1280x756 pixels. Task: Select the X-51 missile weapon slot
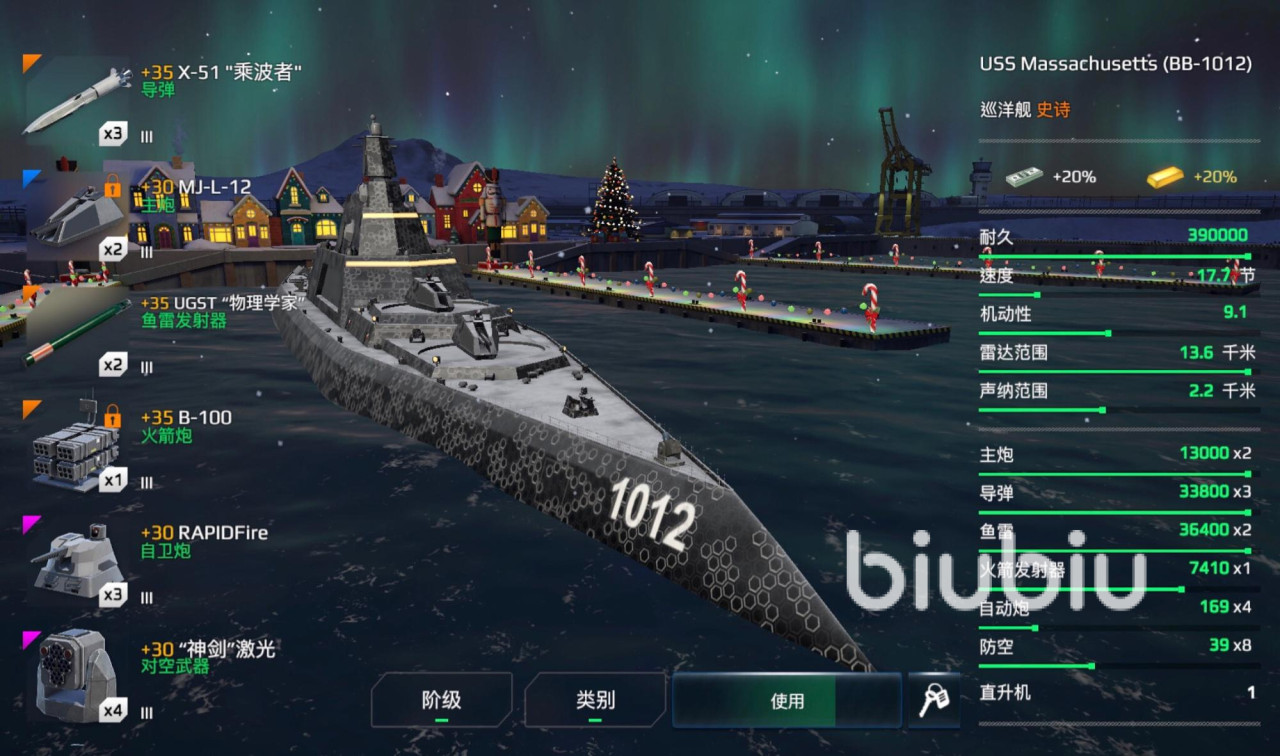[77, 100]
